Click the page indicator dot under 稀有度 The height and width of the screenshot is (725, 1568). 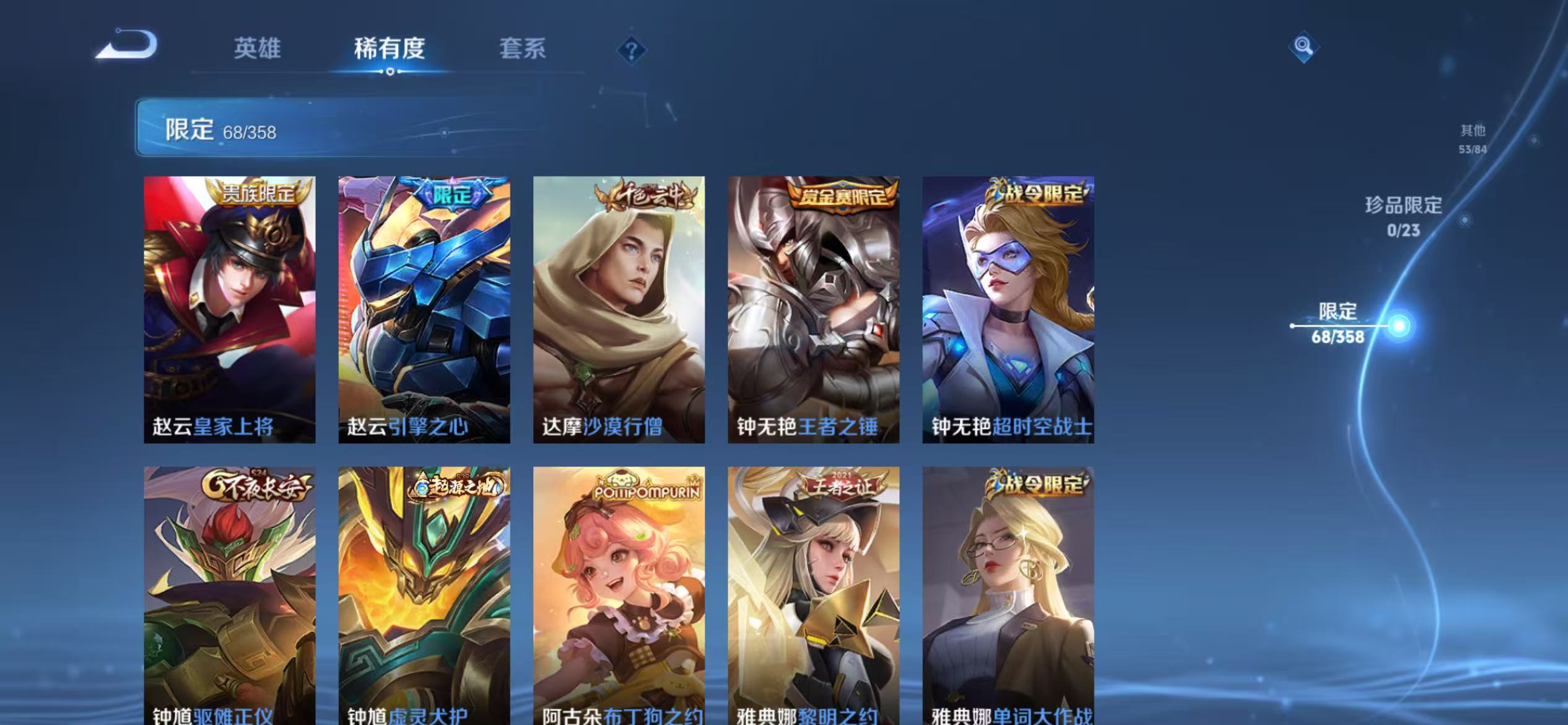tap(389, 72)
